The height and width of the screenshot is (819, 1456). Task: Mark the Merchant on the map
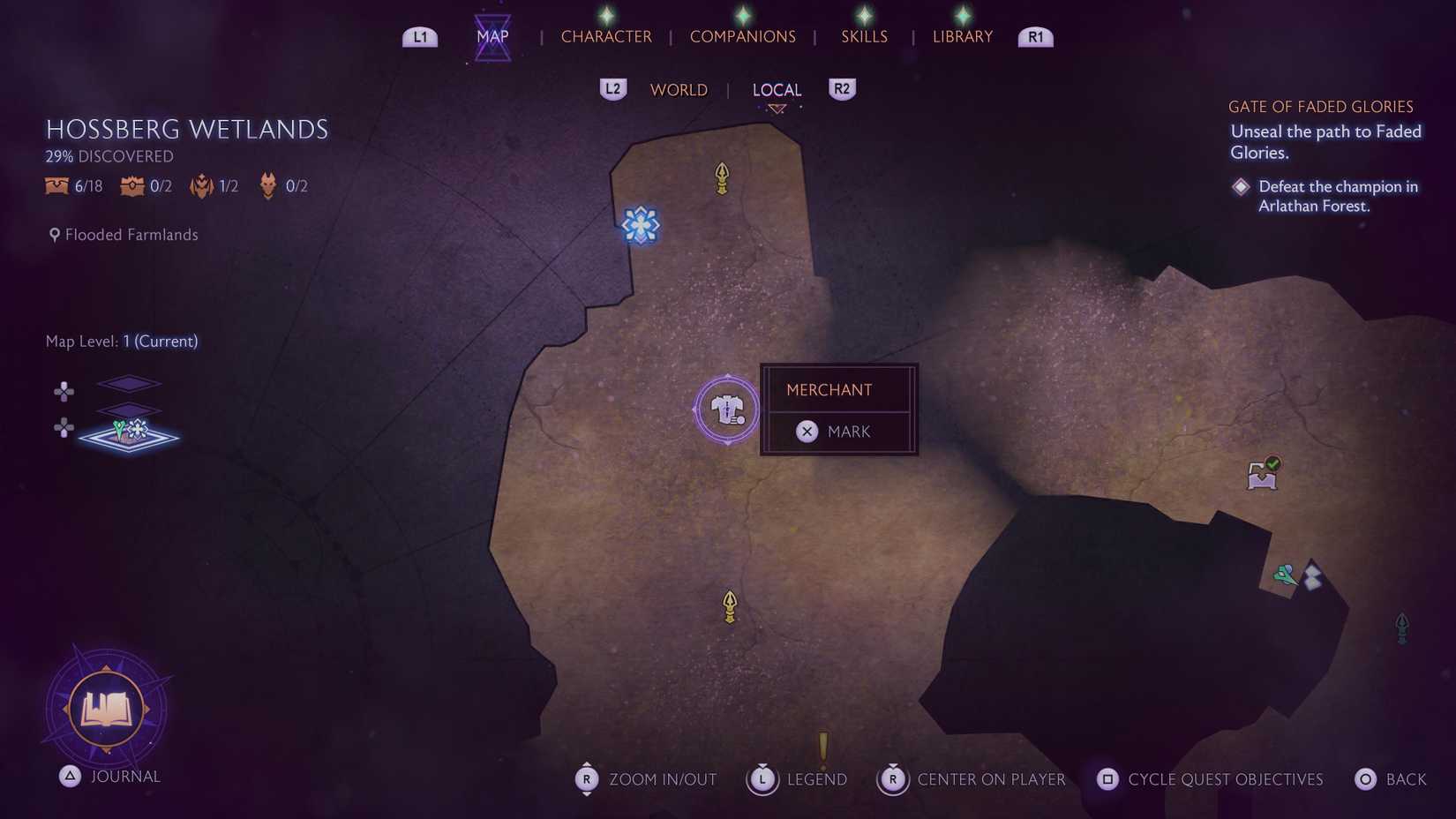(837, 432)
